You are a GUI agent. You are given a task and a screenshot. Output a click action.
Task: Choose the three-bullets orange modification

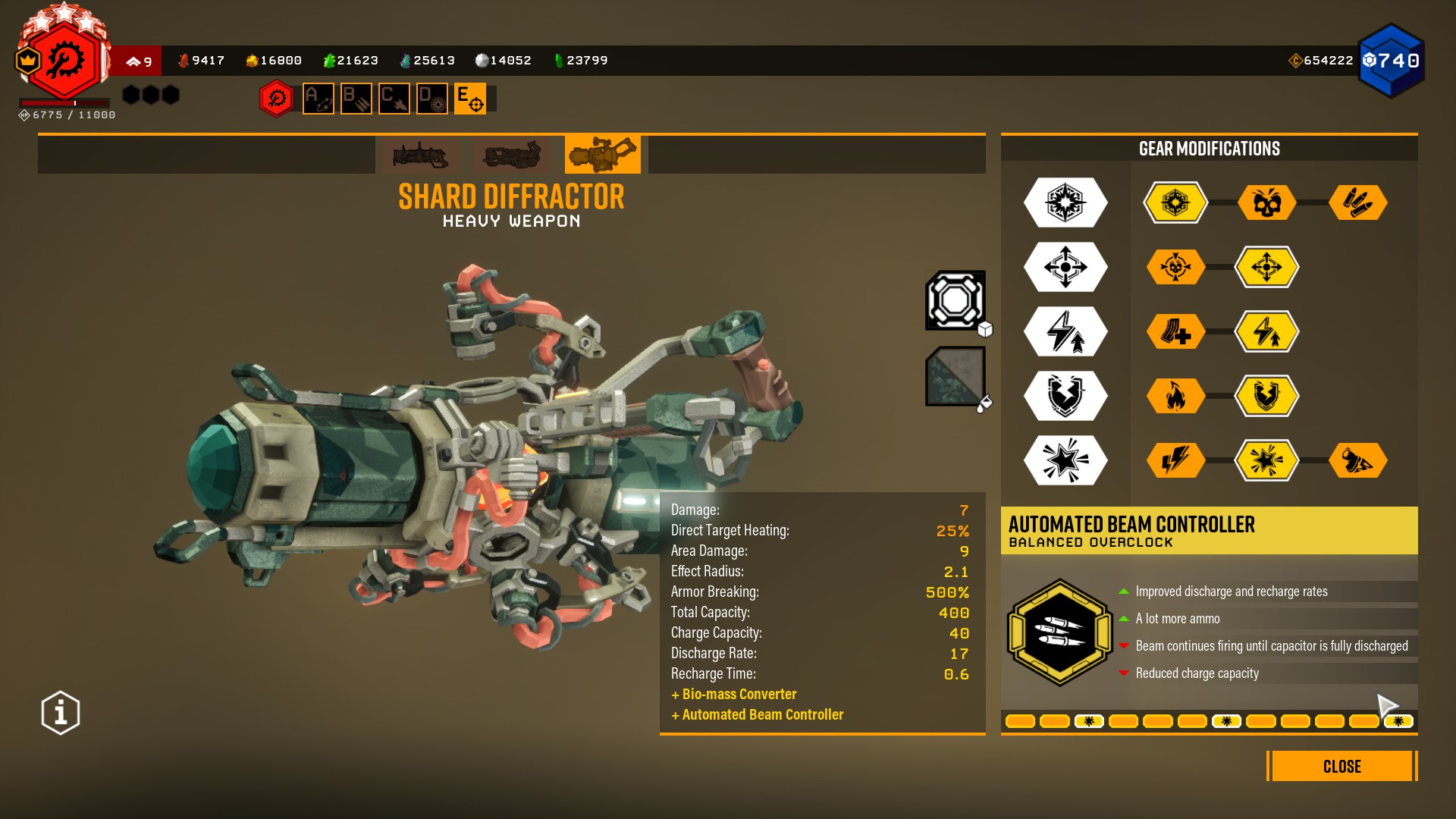click(x=1357, y=202)
